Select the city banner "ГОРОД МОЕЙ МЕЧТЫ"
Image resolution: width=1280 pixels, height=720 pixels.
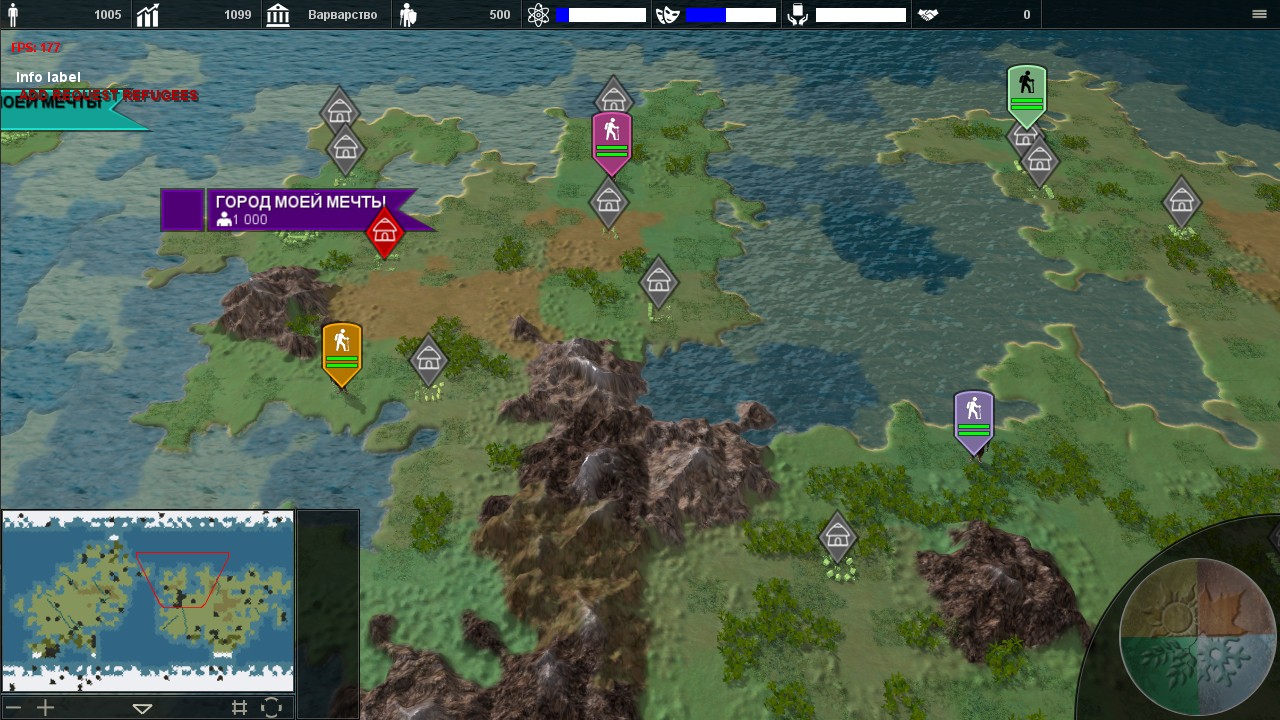pos(300,210)
